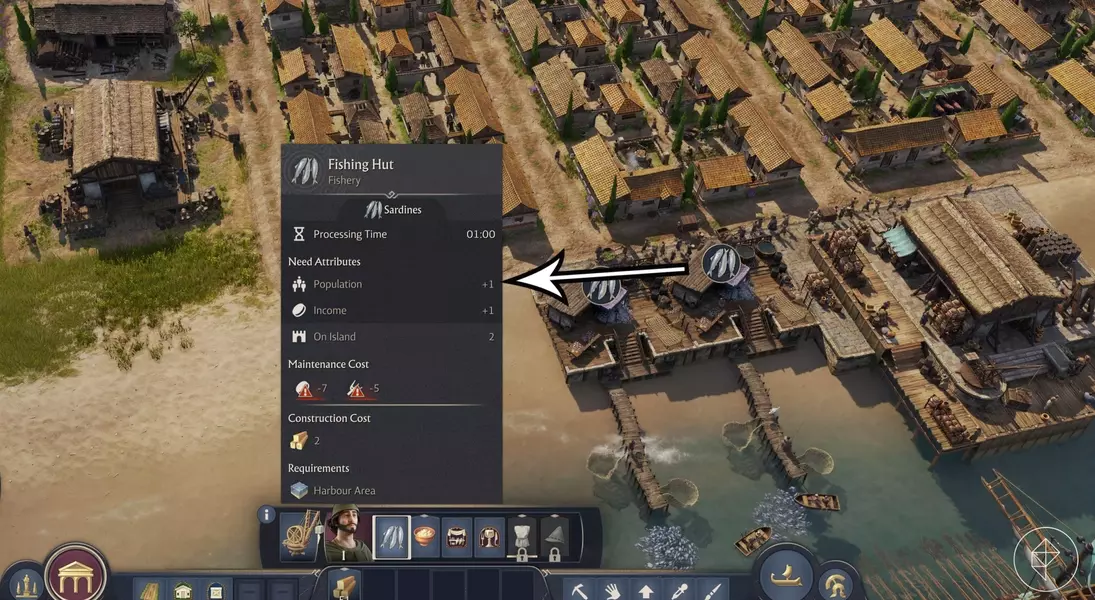Select the timber planks quick slot

342,585
